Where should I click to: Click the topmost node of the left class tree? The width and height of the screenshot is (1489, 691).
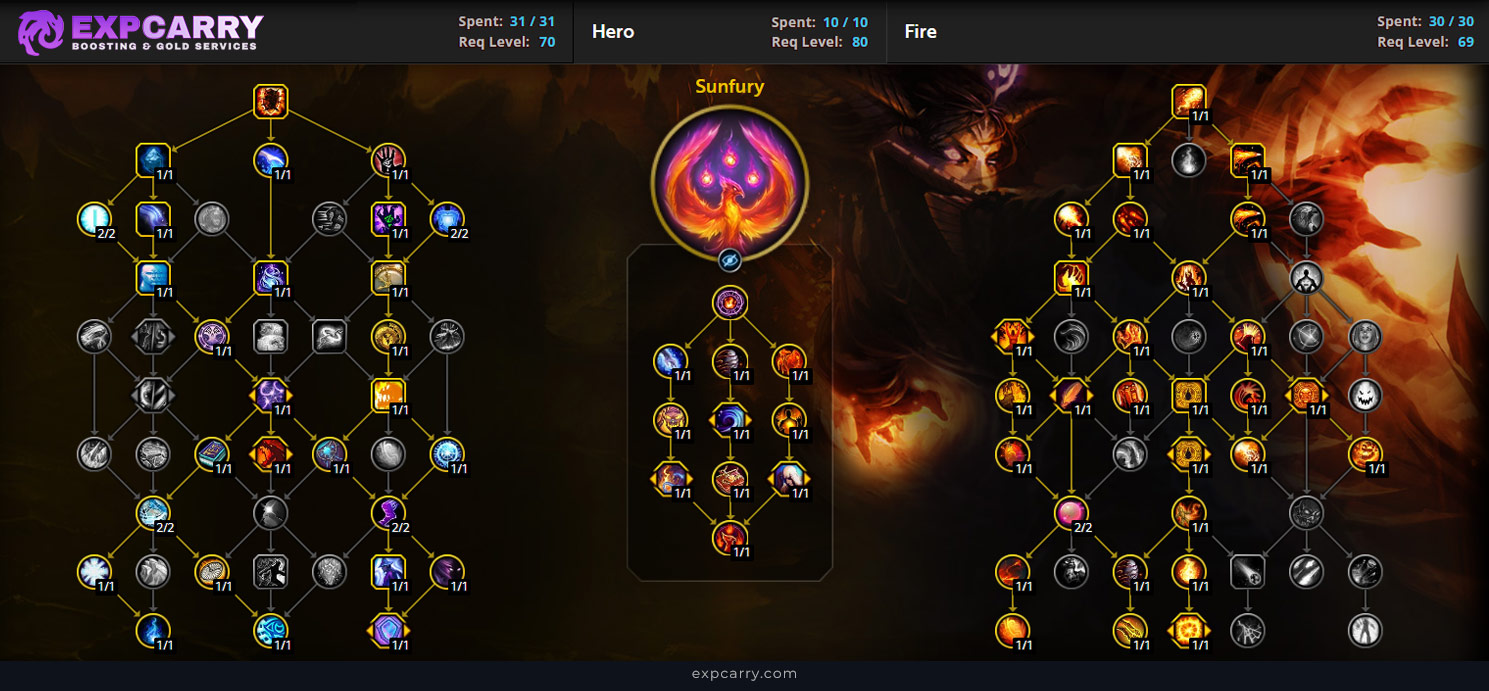coord(271,102)
